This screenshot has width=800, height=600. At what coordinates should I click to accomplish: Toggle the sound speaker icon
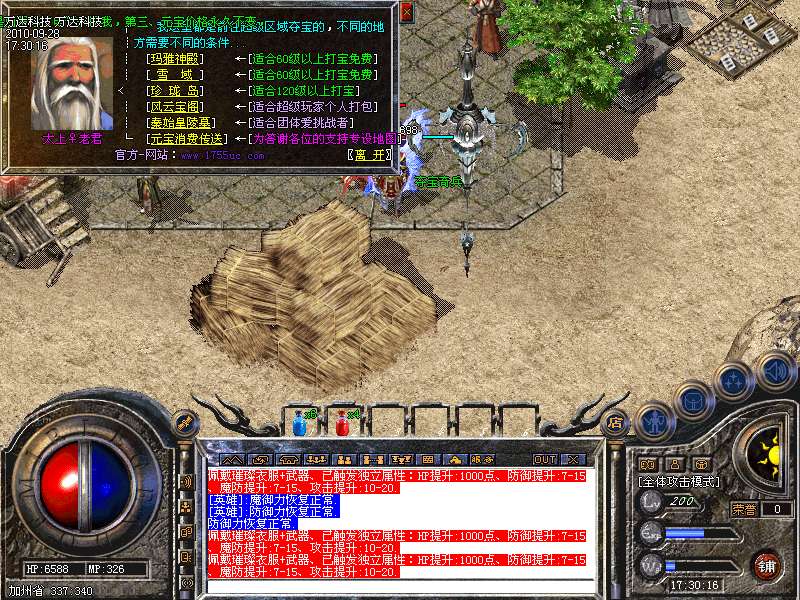coord(775,368)
